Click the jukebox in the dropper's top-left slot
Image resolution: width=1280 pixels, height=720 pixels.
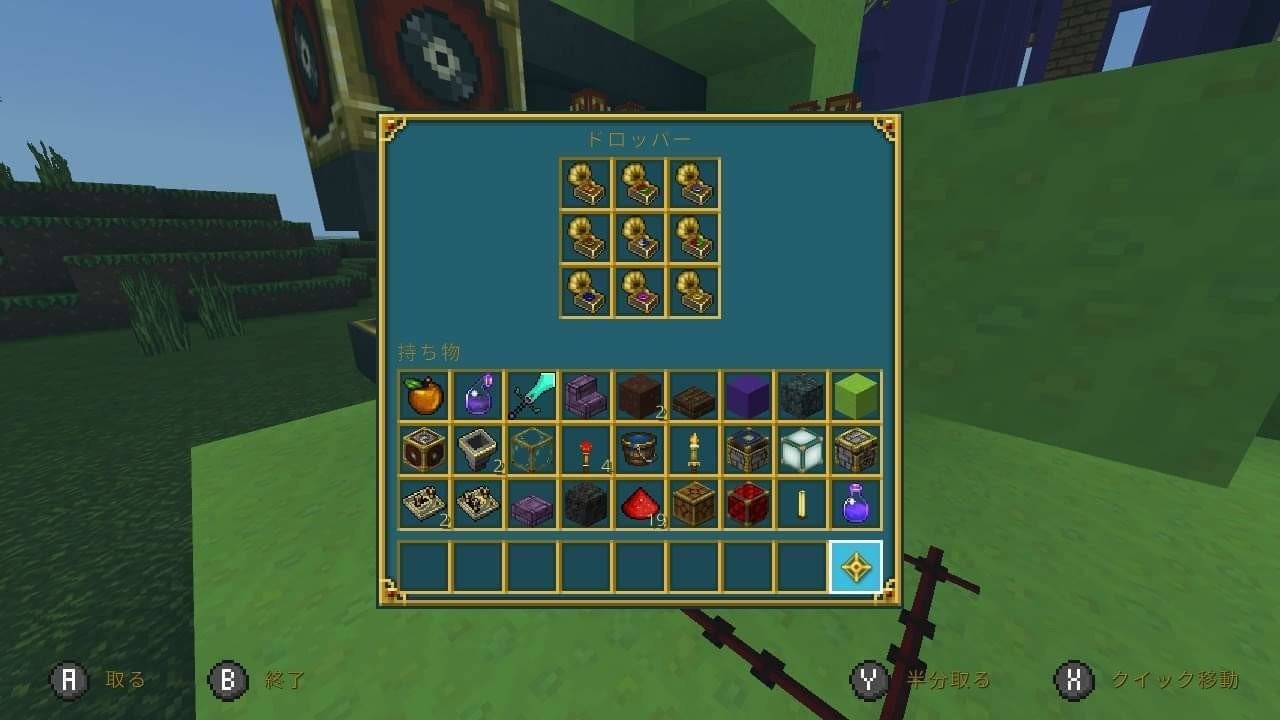coord(585,185)
